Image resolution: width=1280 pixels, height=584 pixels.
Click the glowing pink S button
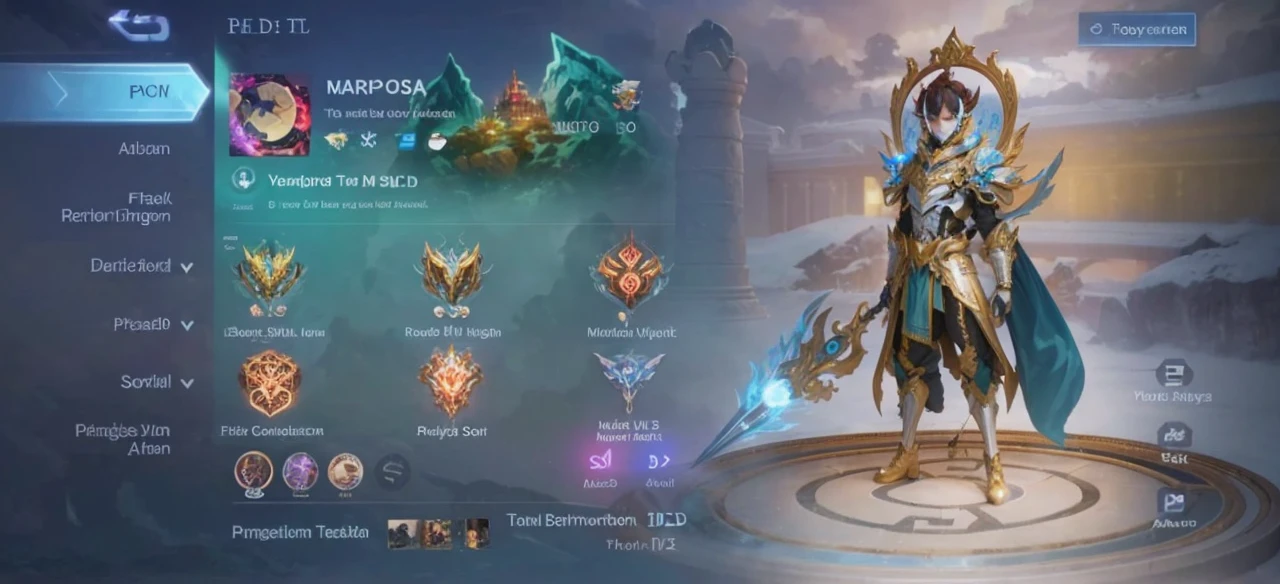pyautogui.click(x=600, y=460)
